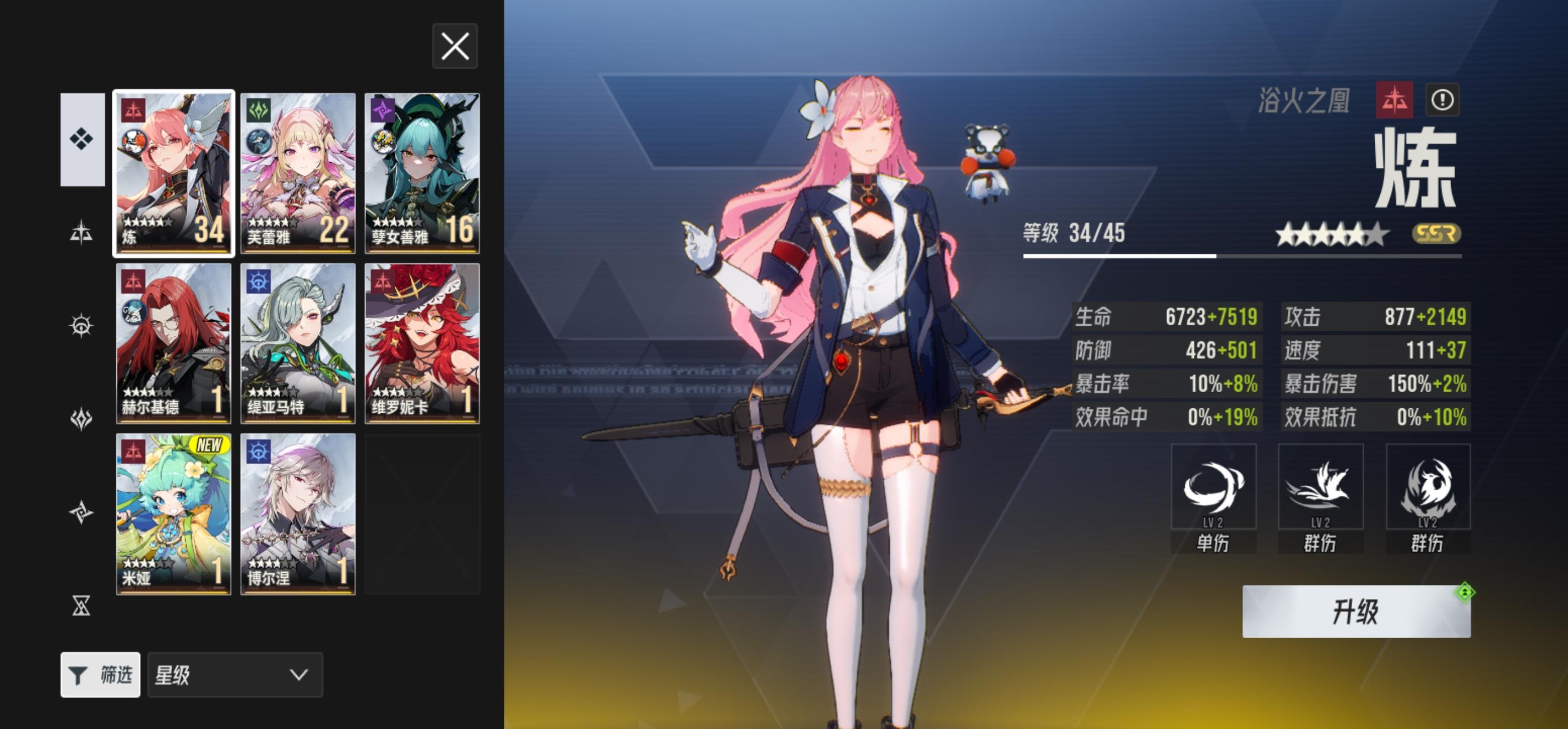Toggle selection of character card 芙蕾雅
The width and height of the screenshot is (1568, 729).
point(298,171)
